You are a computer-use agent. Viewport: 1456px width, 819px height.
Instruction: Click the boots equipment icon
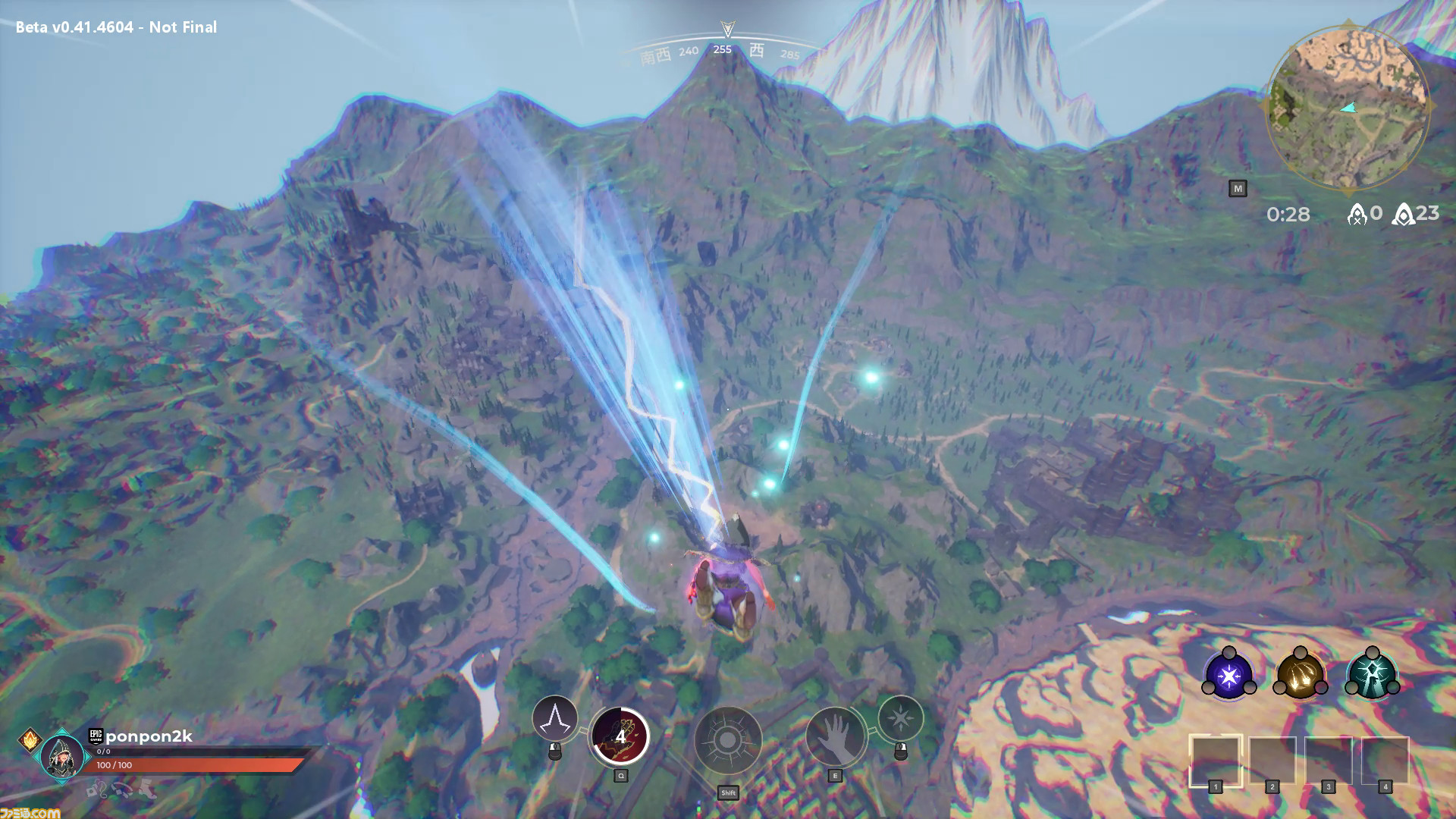[147, 790]
